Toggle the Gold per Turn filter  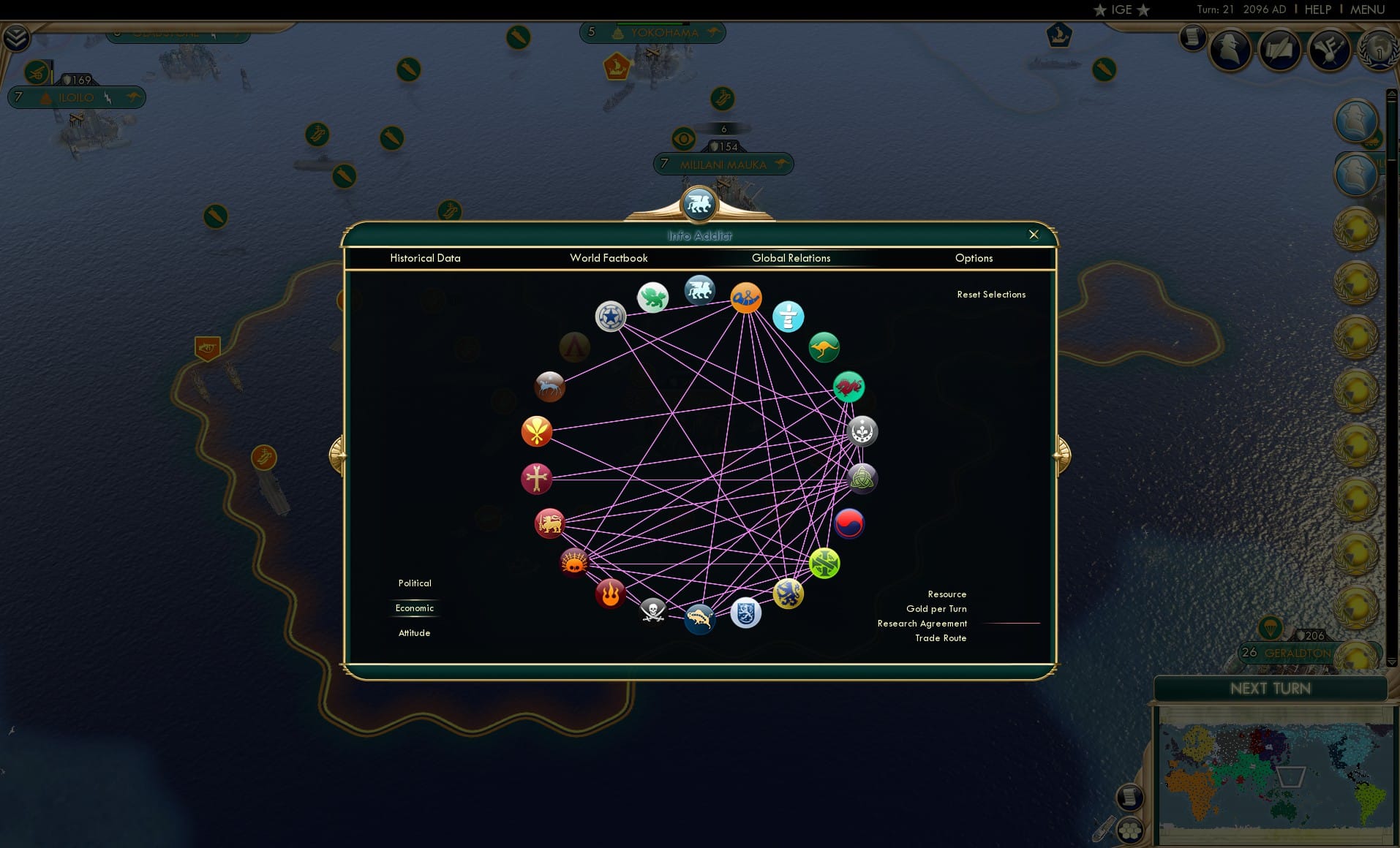tap(936, 608)
